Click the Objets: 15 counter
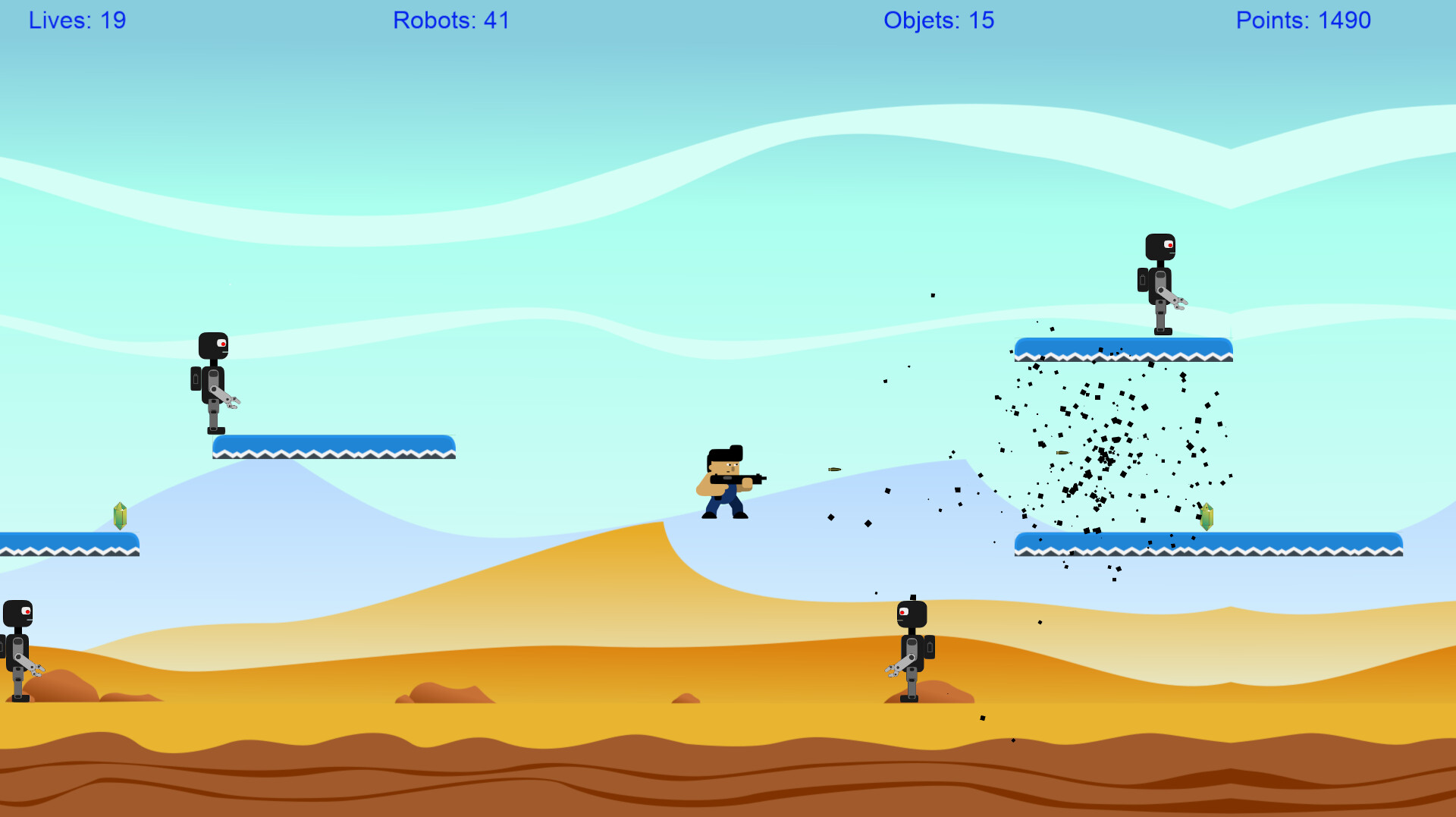 click(x=938, y=20)
